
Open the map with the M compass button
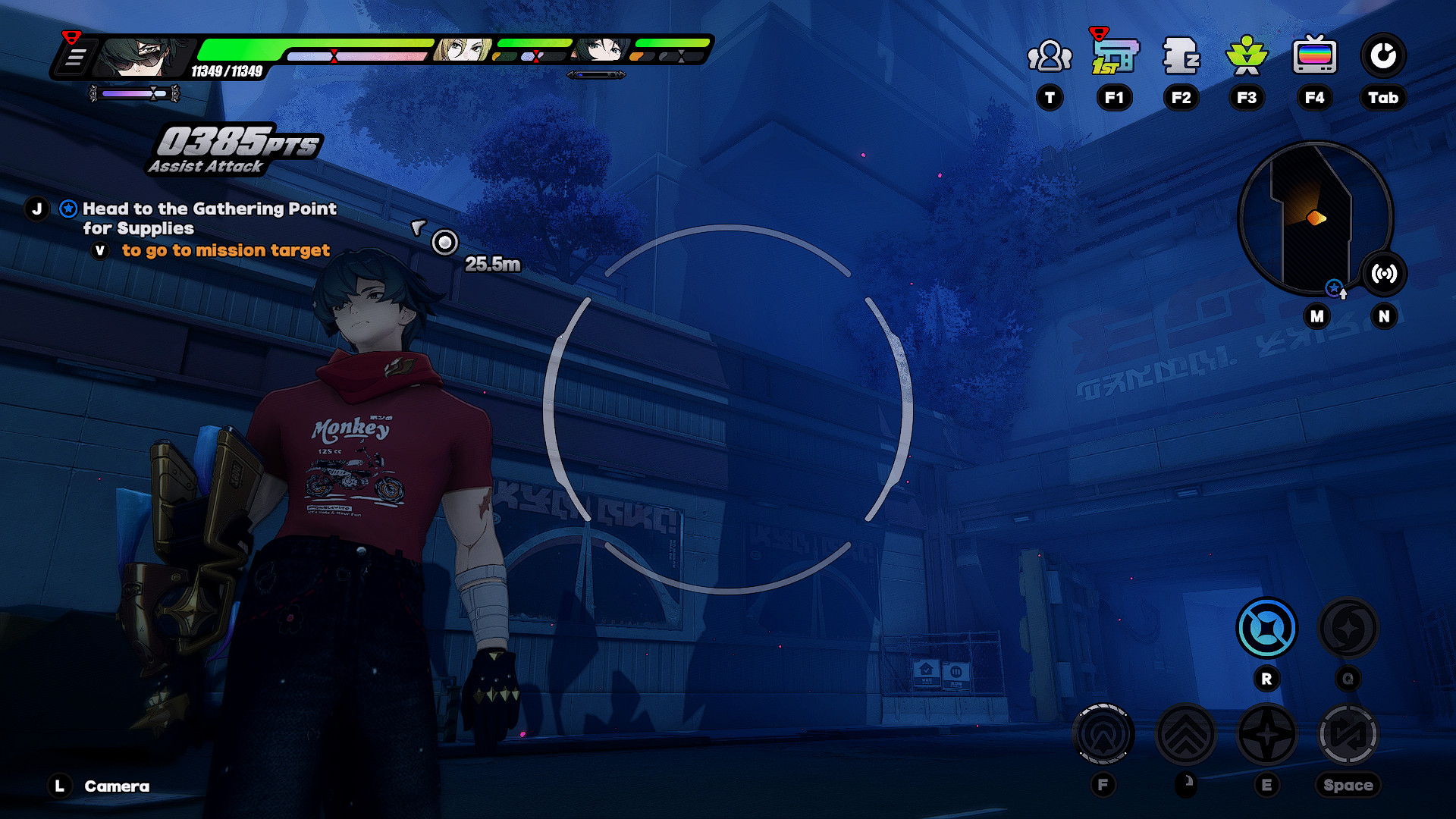1316,316
